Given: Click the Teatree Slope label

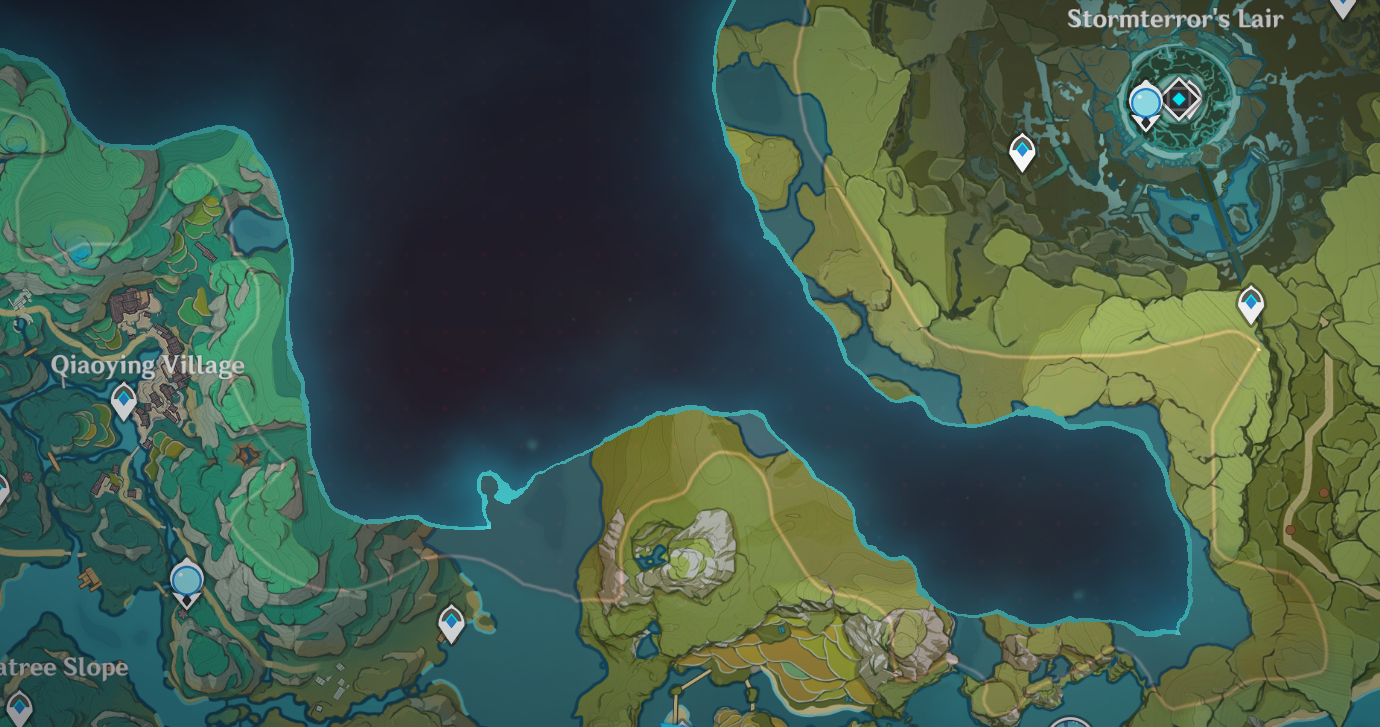Looking at the screenshot, I should coord(63,668).
